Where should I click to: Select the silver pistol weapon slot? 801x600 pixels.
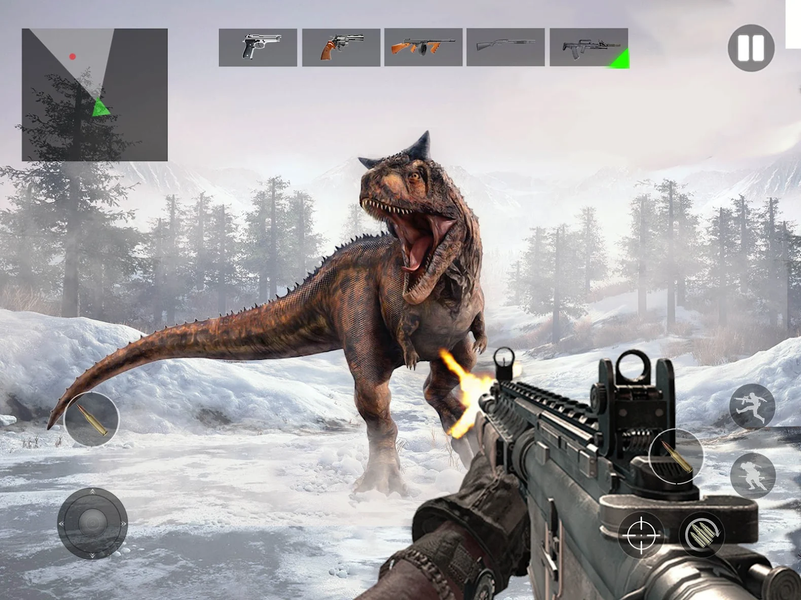pos(258,47)
